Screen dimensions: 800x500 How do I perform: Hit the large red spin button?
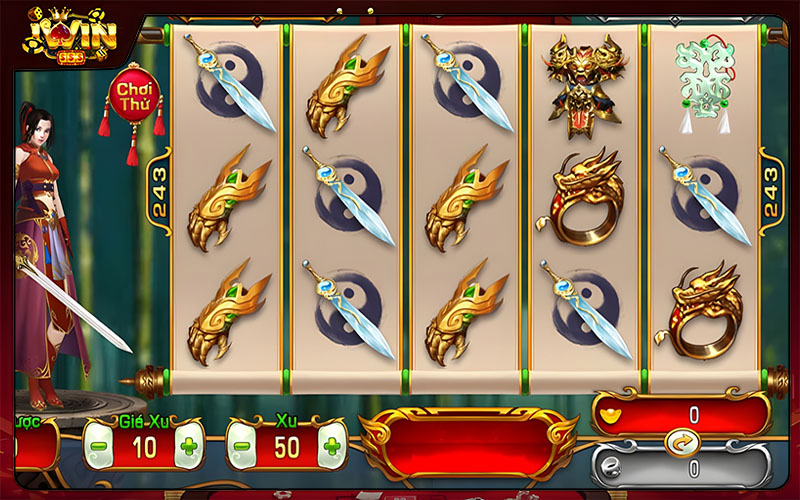[468, 442]
